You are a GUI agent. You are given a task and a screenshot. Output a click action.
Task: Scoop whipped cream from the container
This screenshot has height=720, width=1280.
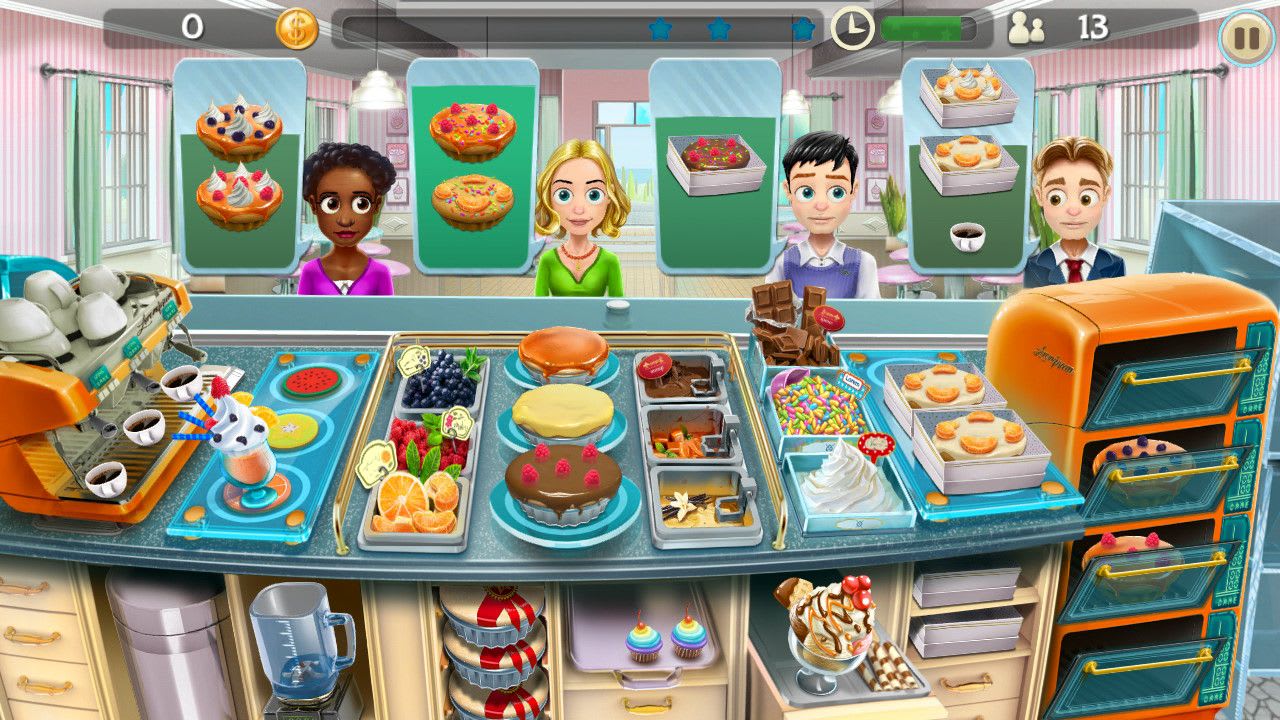(843, 490)
